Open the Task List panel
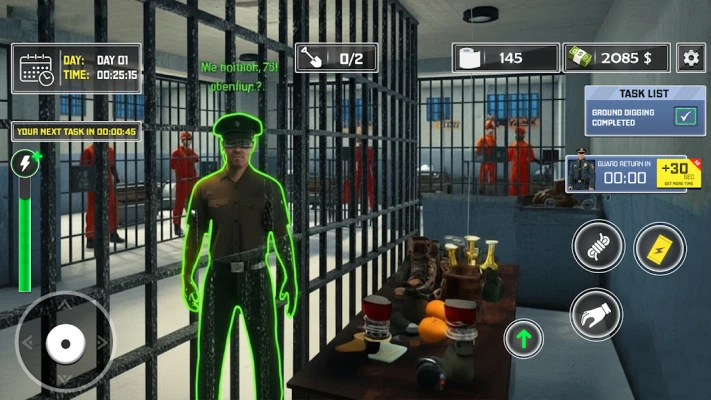Image resolution: width=711 pixels, height=400 pixels. coord(643,93)
